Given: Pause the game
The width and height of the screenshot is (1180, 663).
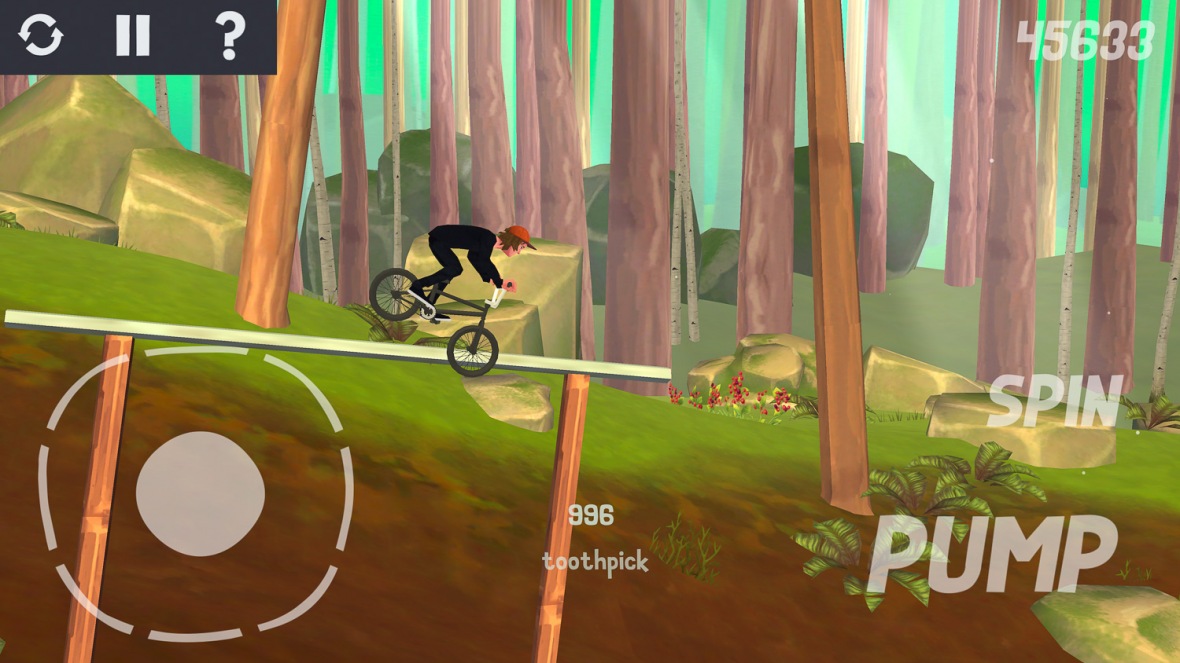Looking at the screenshot, I should click(132, 36).
